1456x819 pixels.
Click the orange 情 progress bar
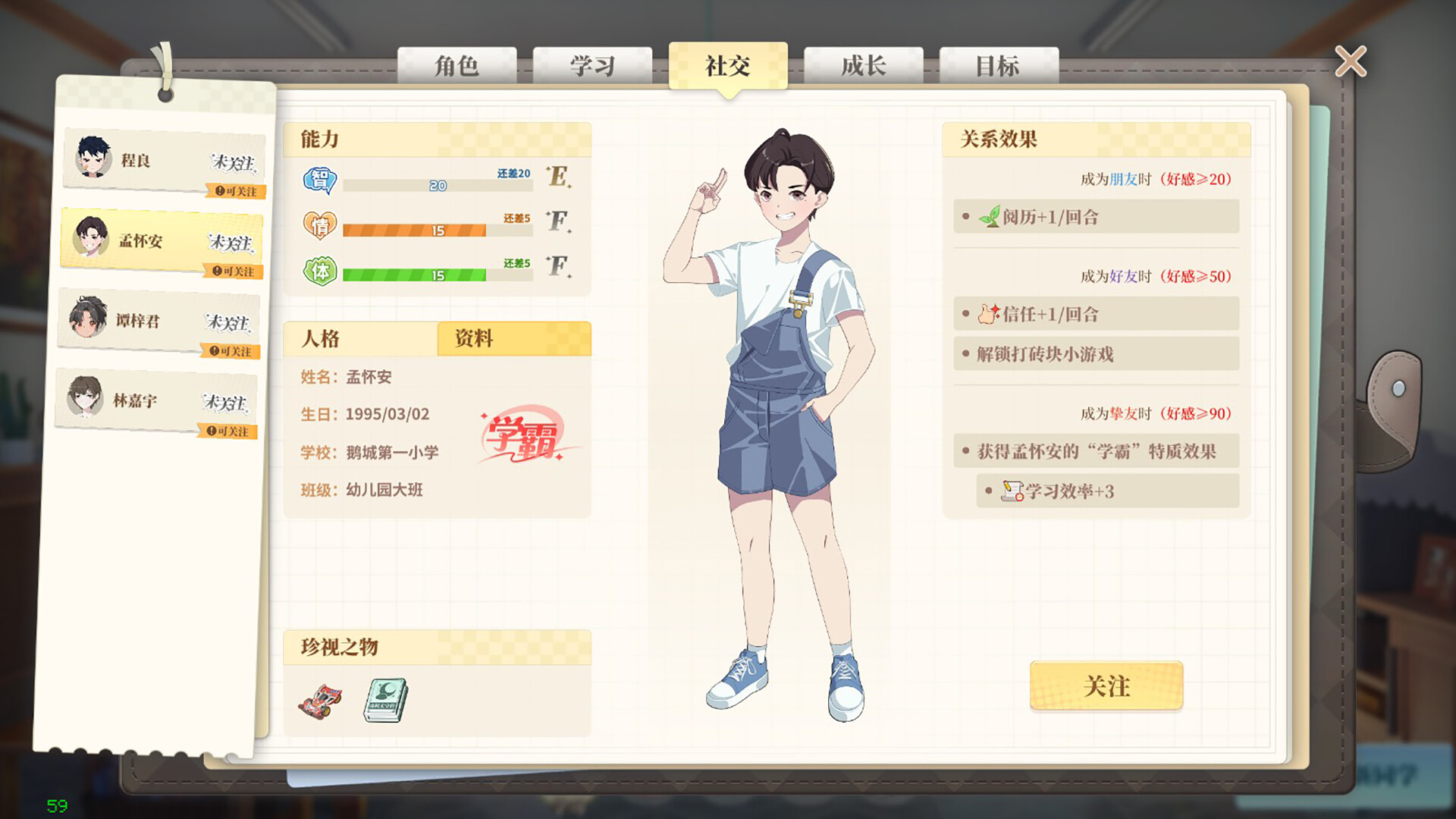413,228
